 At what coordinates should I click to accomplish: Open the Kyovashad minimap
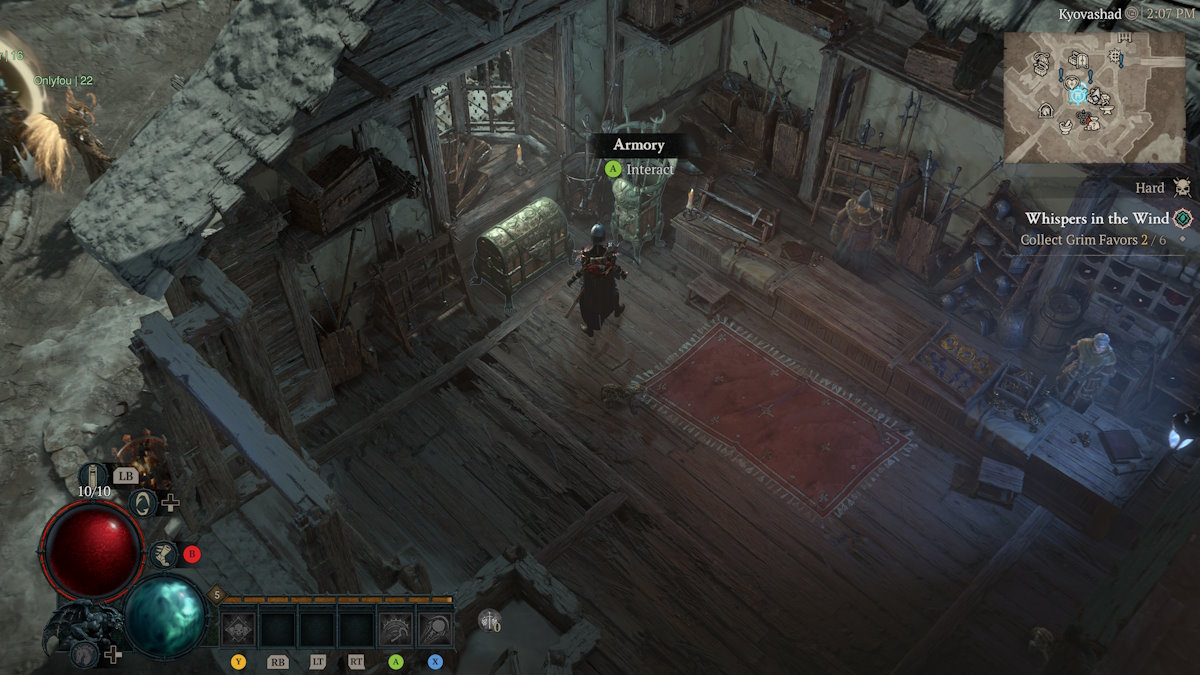tap(1094, 97)
